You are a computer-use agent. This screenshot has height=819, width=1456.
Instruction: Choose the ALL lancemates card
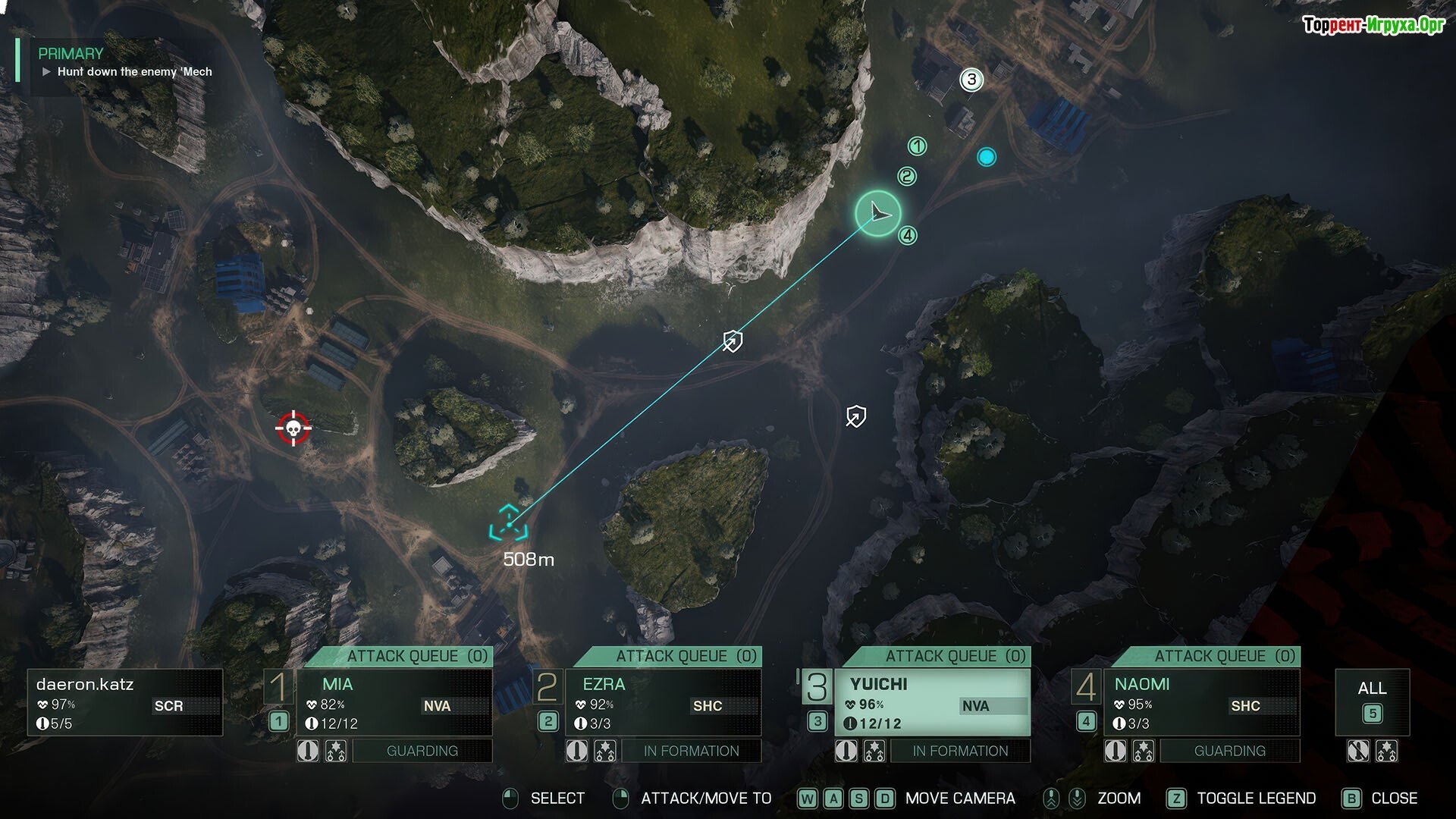tap(1372, 701)
